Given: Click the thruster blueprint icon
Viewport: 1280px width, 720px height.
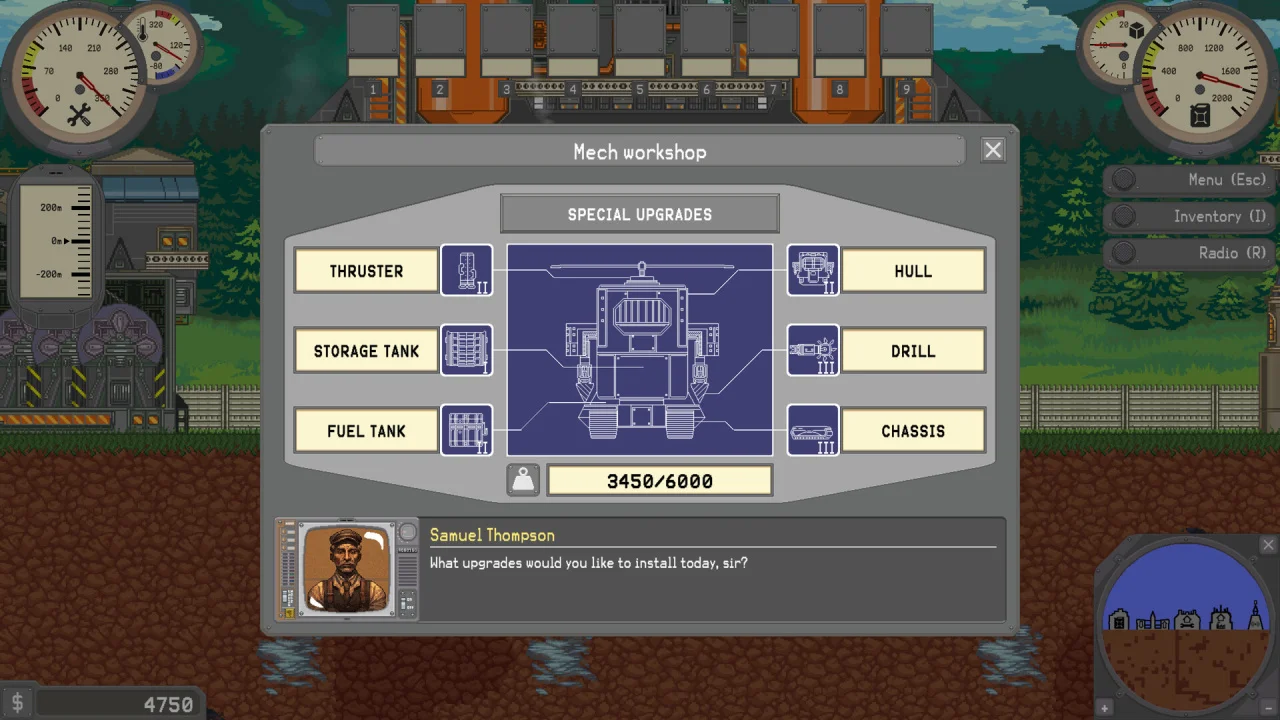Looking at the screenshot, I should point(467,270).
